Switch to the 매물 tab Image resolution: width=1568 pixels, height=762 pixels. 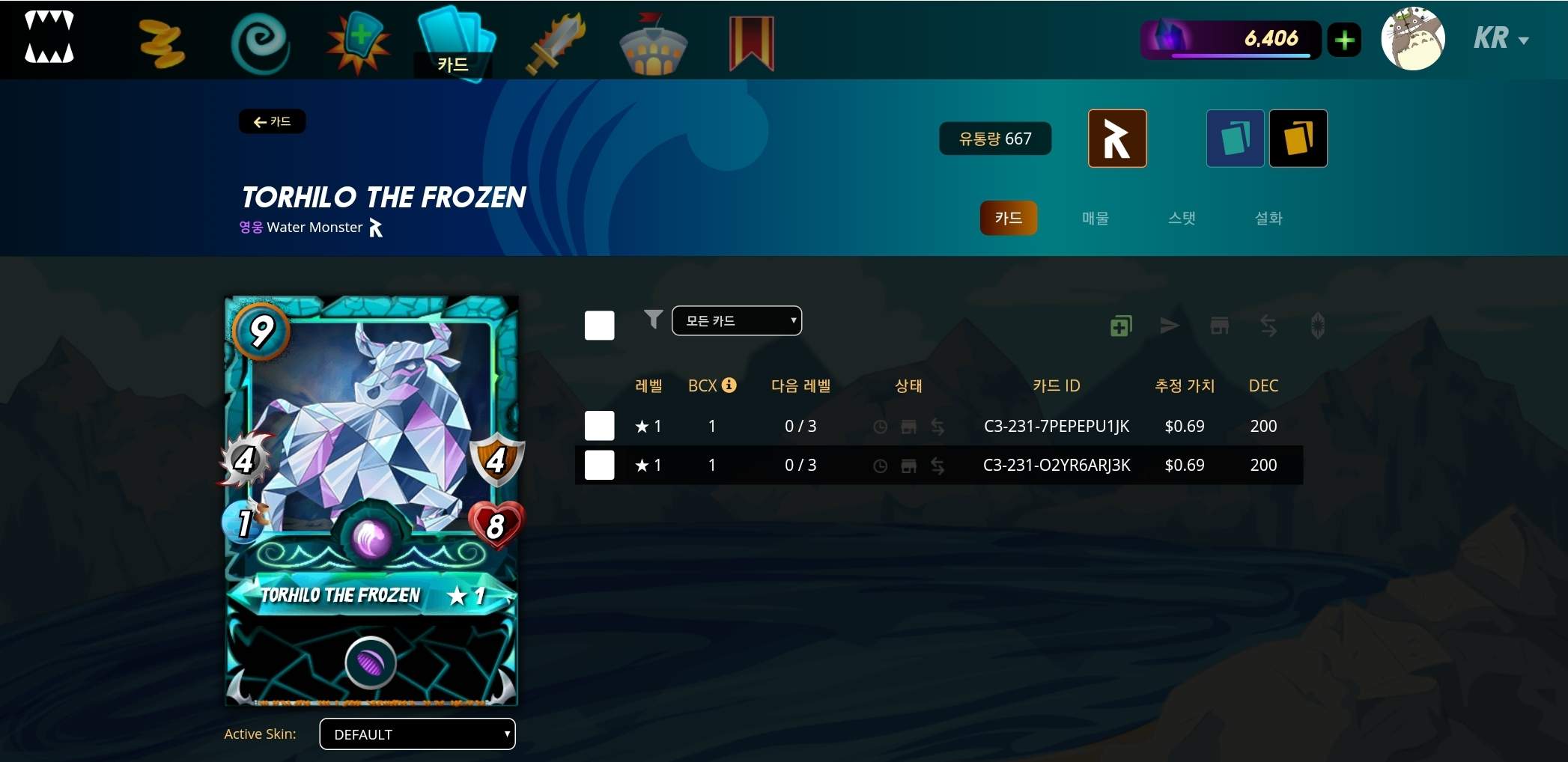(x=1095, y=218)
